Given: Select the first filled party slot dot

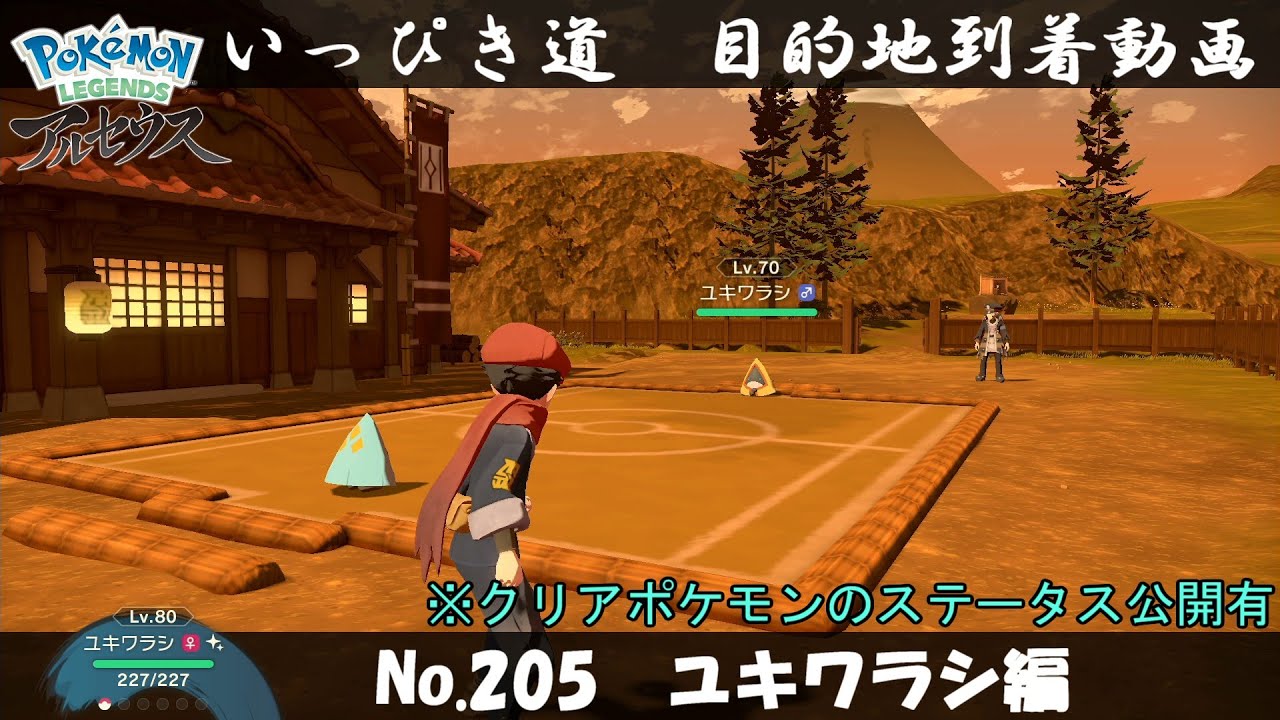Looking at the screenshot, I should 104,703.
